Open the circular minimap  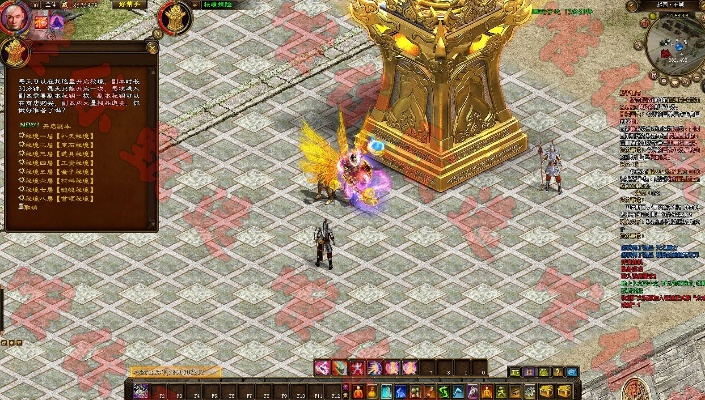coord(674,38)
